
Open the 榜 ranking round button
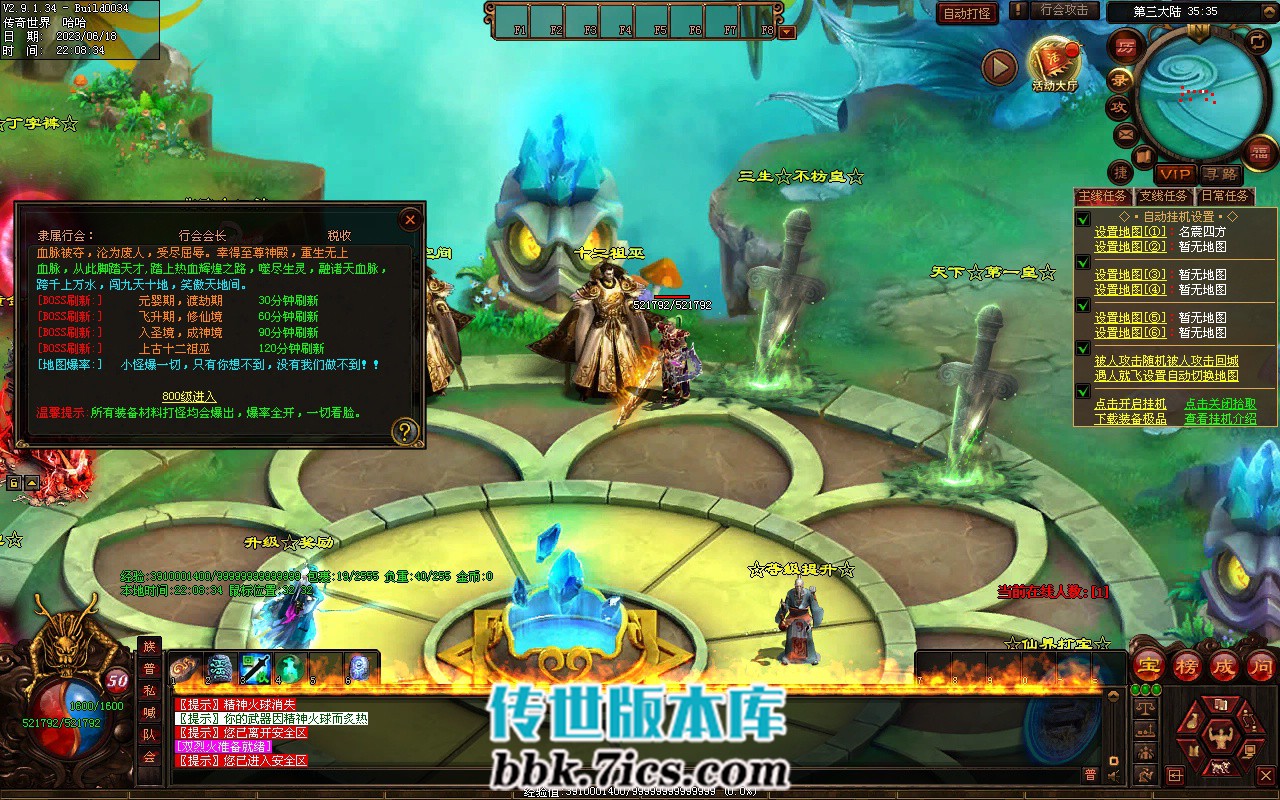[x=1187, y=665]
